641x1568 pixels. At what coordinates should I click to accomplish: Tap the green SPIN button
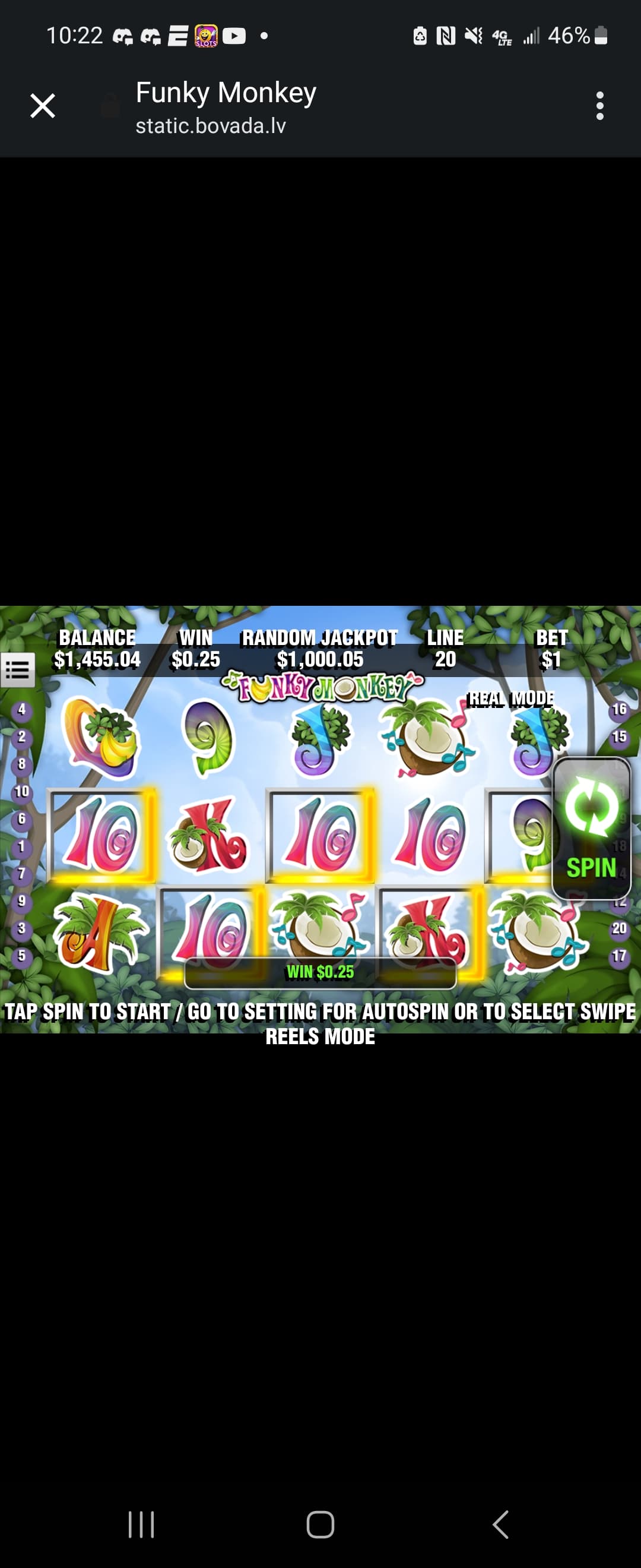point(591,827)
